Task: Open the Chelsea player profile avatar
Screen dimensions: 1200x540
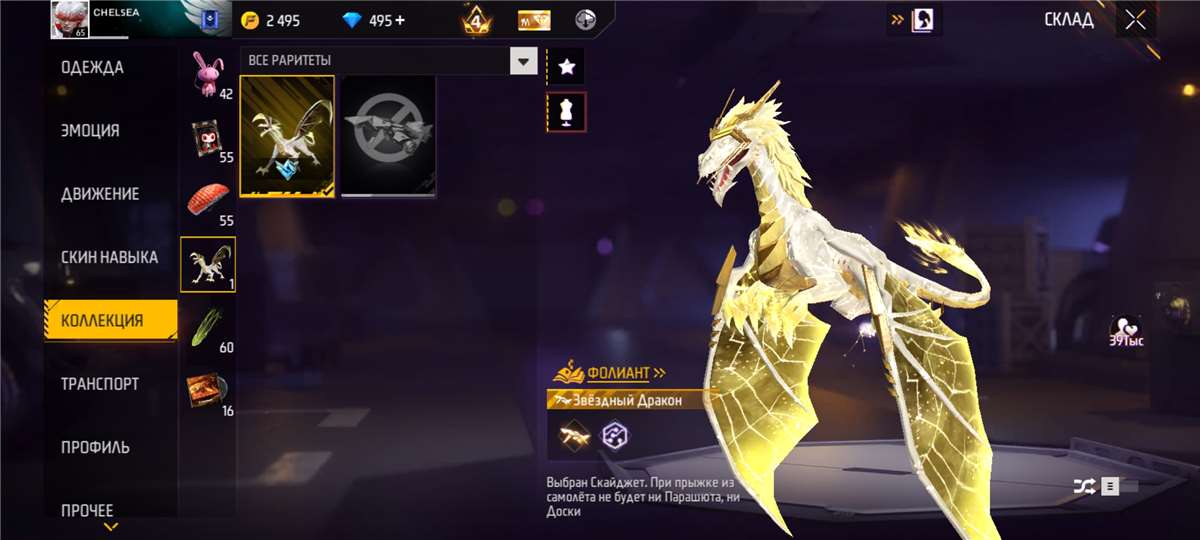Action: click(x=68, y=20)
